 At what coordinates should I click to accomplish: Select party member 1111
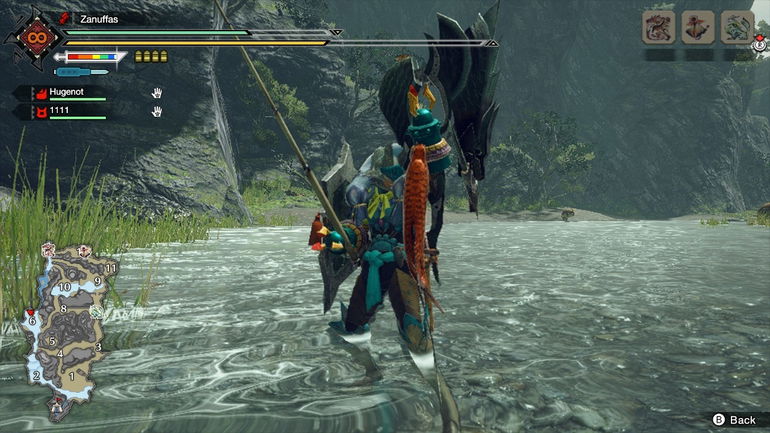coord(62,111)
